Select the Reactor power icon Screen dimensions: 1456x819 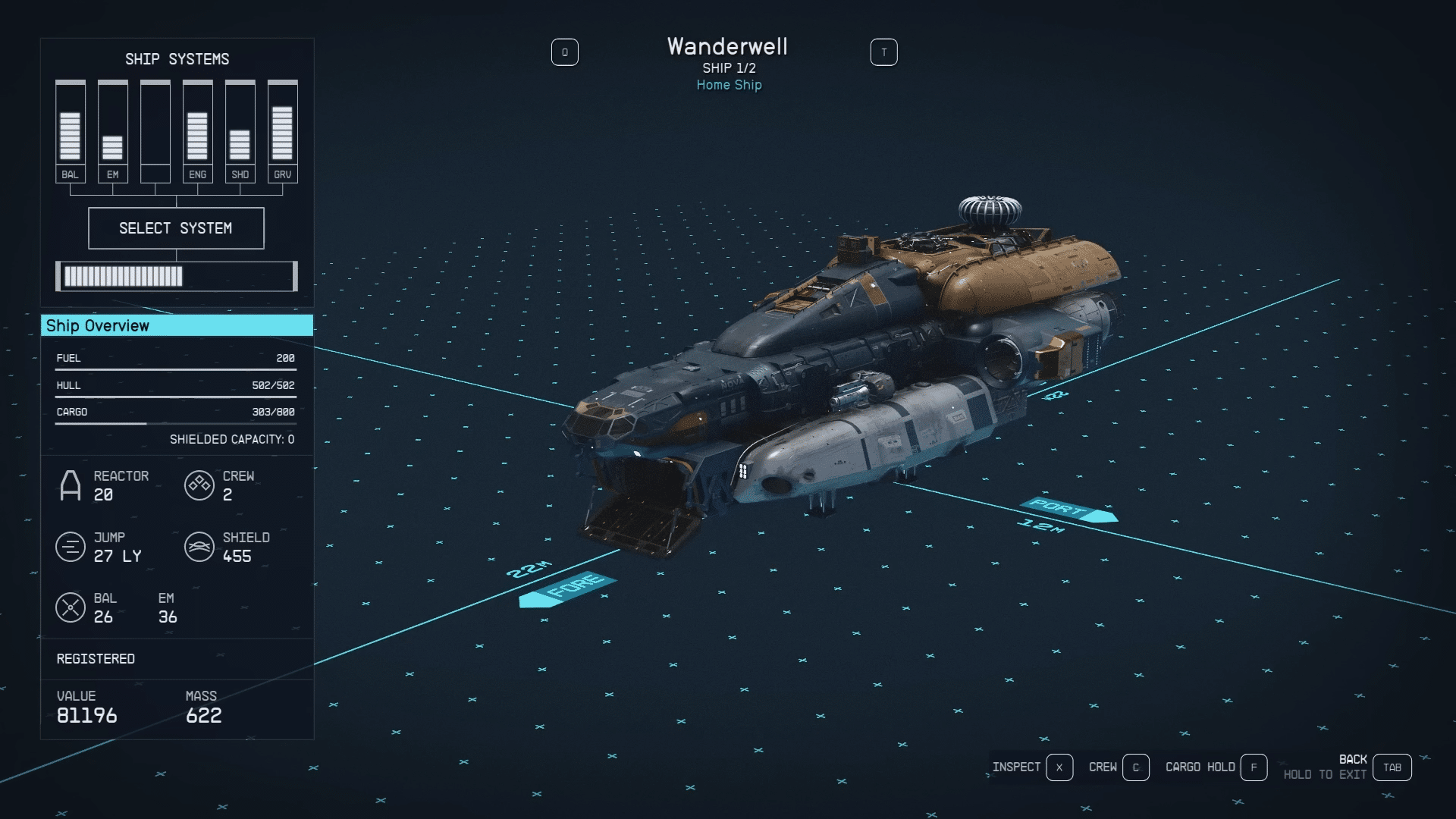71,485
